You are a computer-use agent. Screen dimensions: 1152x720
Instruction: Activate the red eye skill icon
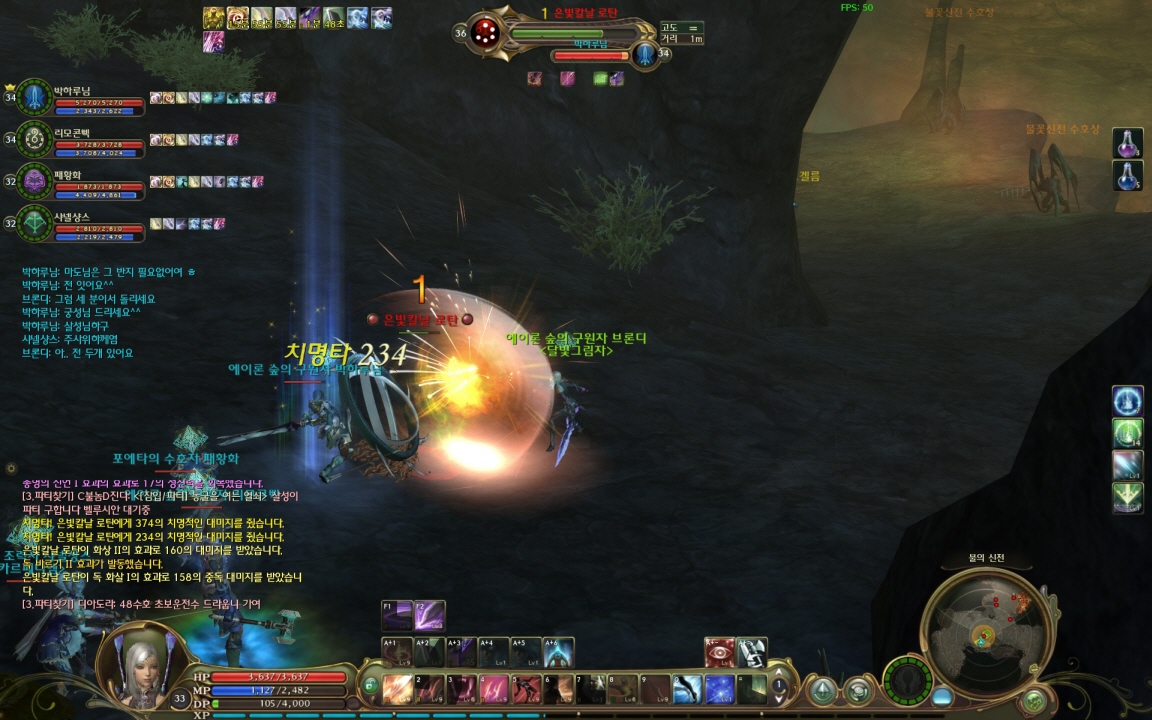(x=719, y=652)
